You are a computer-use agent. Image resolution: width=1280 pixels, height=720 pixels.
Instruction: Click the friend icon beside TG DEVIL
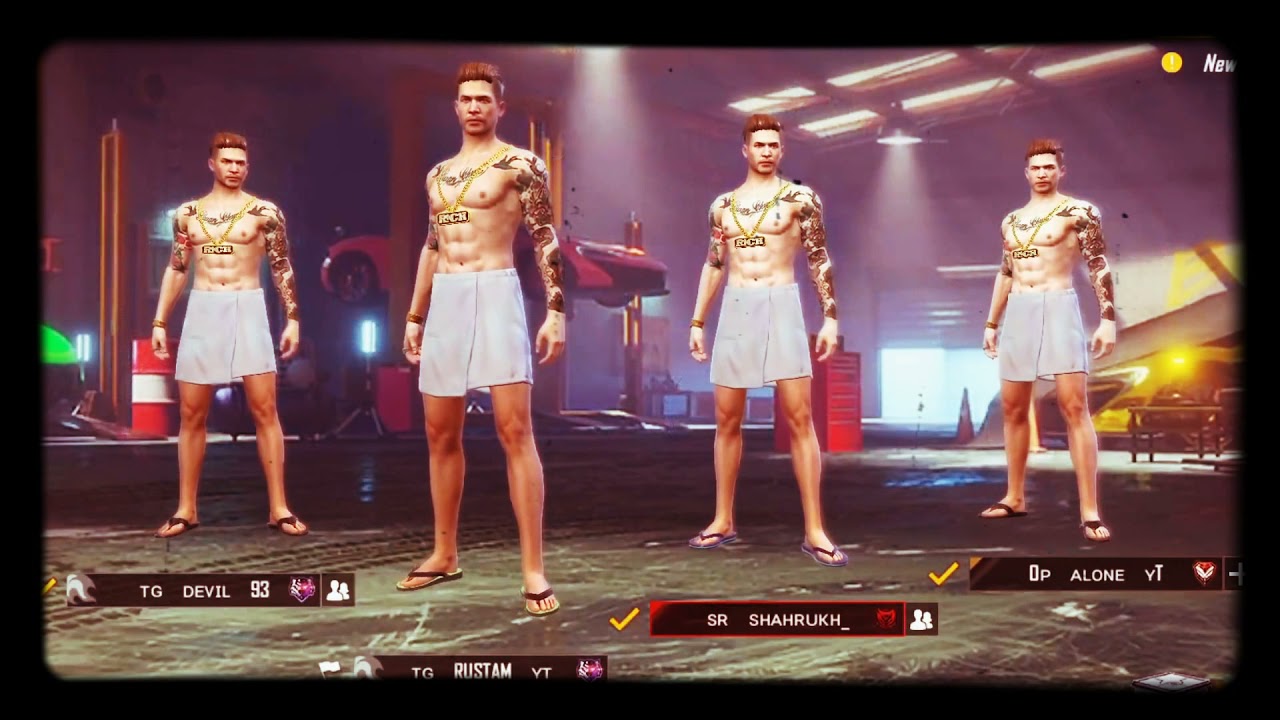338,590
